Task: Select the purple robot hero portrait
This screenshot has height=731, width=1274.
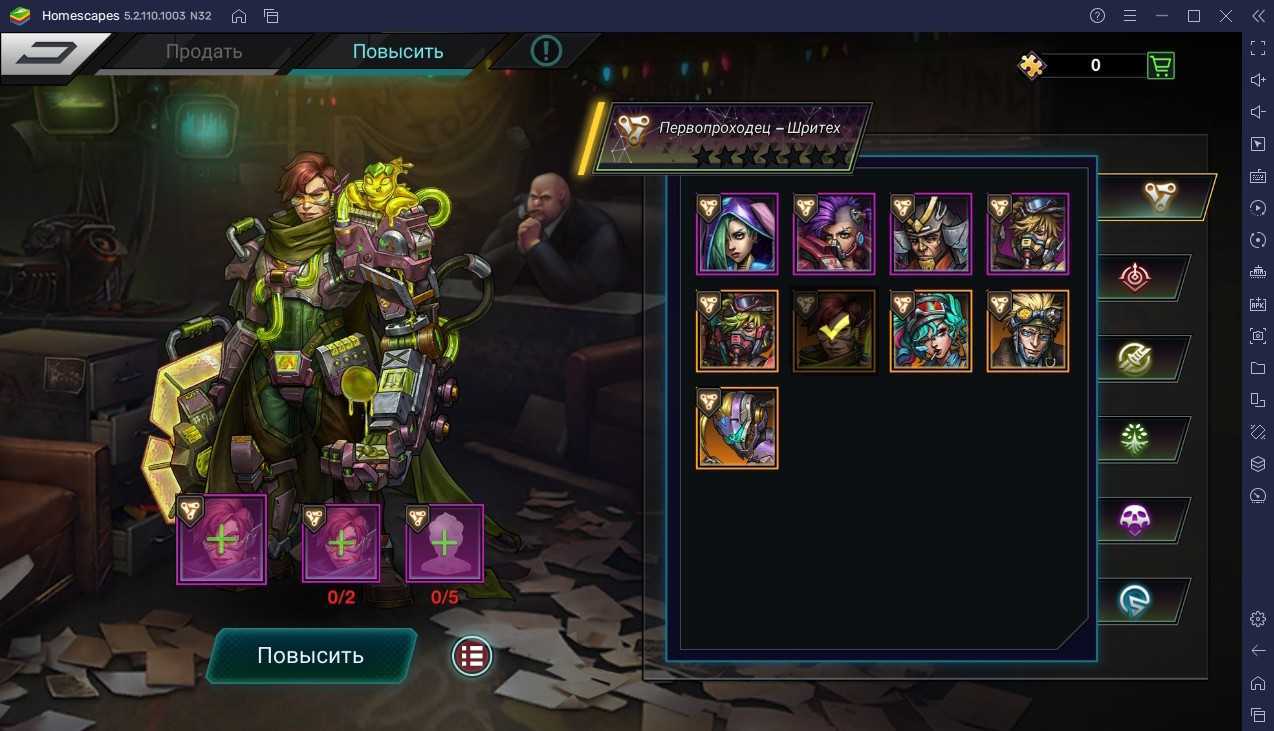Action: tap(737, 428)
